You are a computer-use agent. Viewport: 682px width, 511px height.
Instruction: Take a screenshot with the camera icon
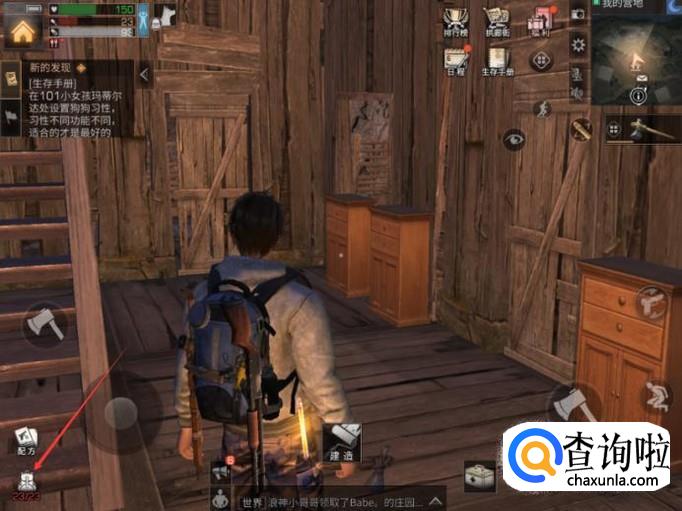(578, 15)
